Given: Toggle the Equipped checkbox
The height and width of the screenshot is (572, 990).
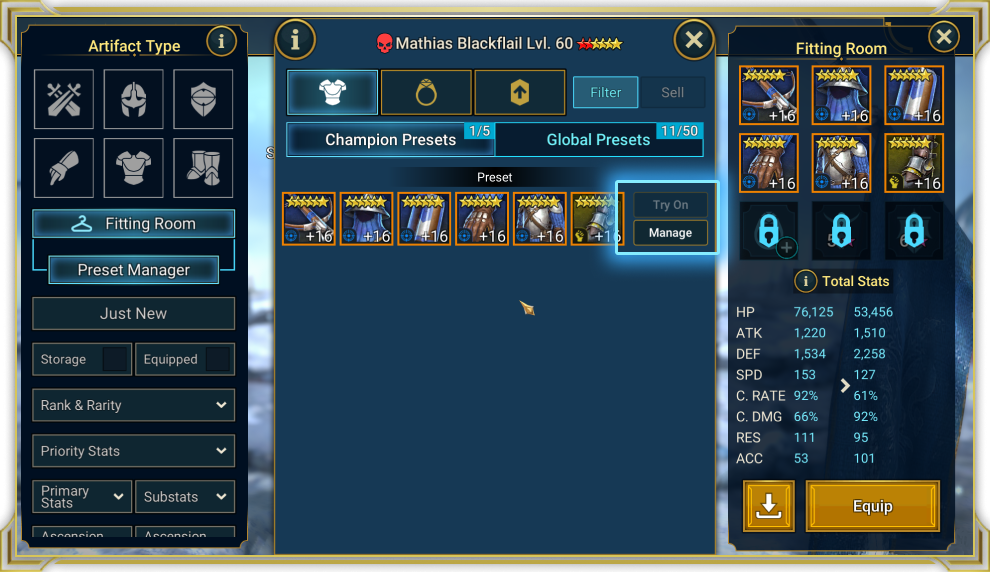Looking at the screenshot, I should 218,360.
